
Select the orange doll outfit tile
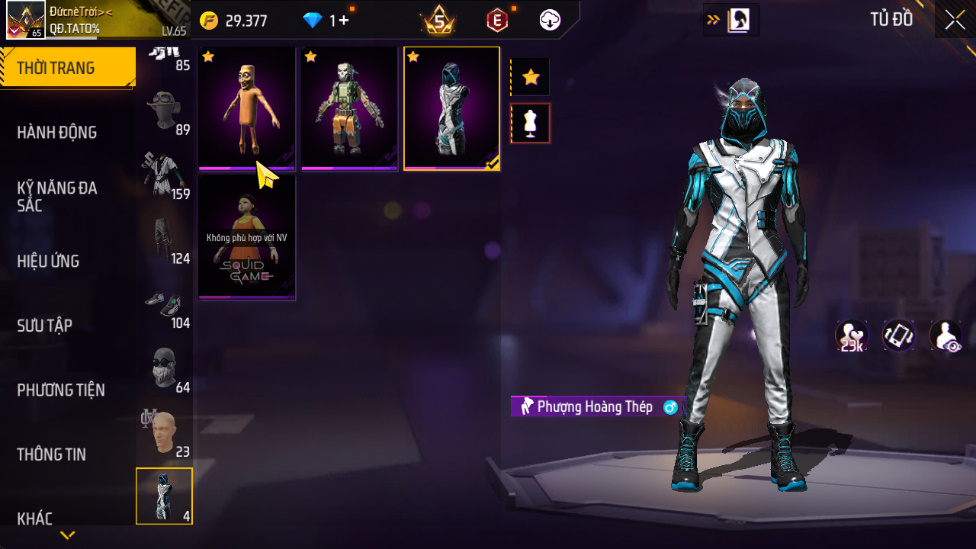246,108
